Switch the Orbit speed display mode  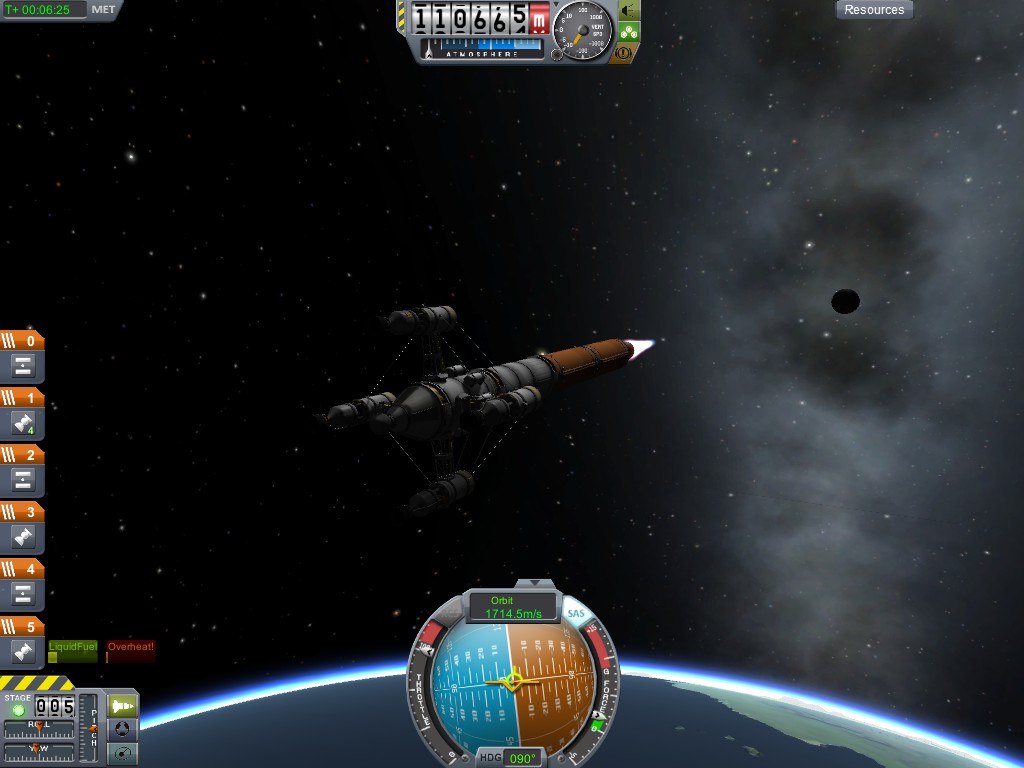point(513,607)
